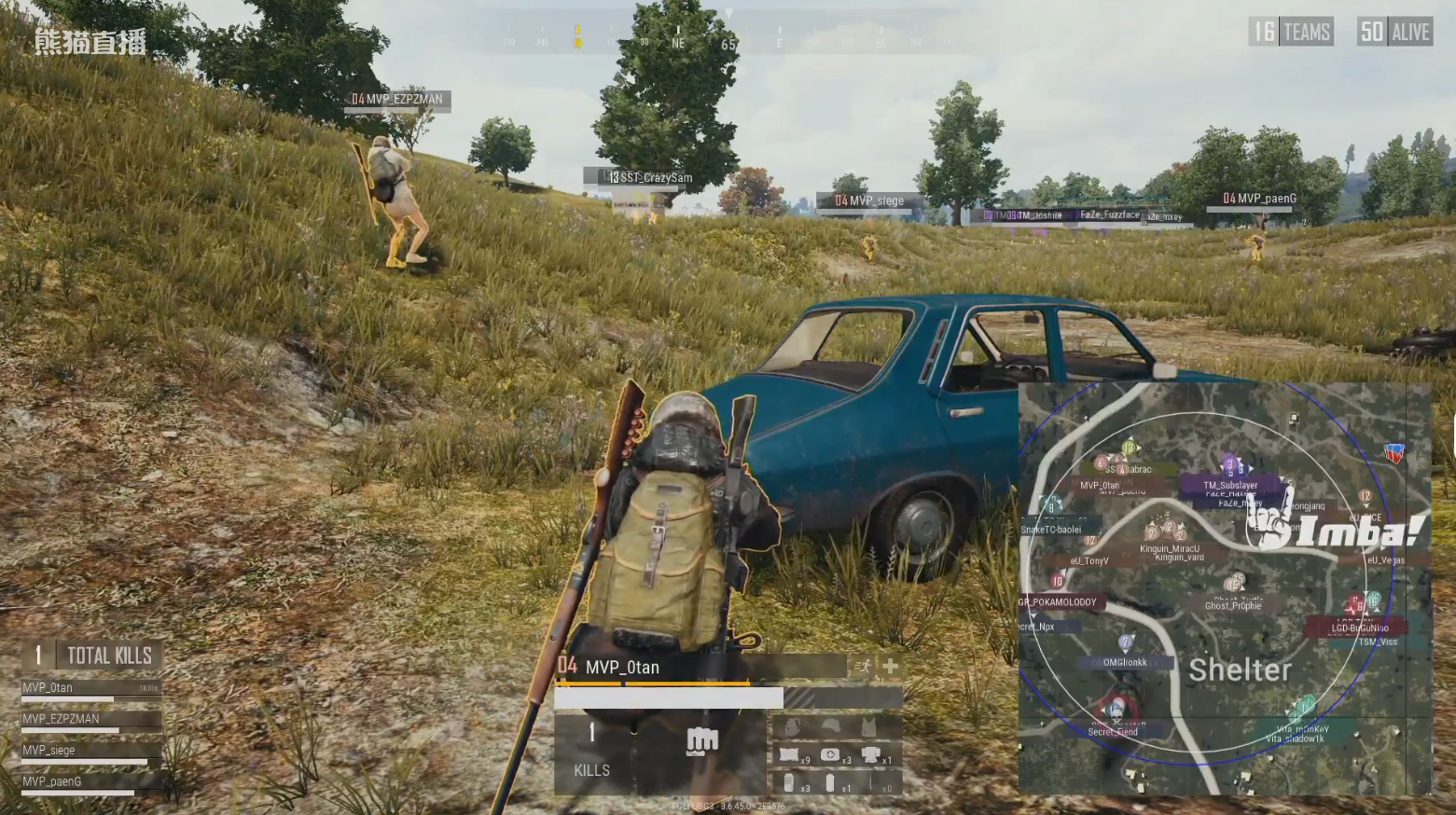Pick MVP_paenG in the team roster
Screen dimensions: 1456x815
52,782
